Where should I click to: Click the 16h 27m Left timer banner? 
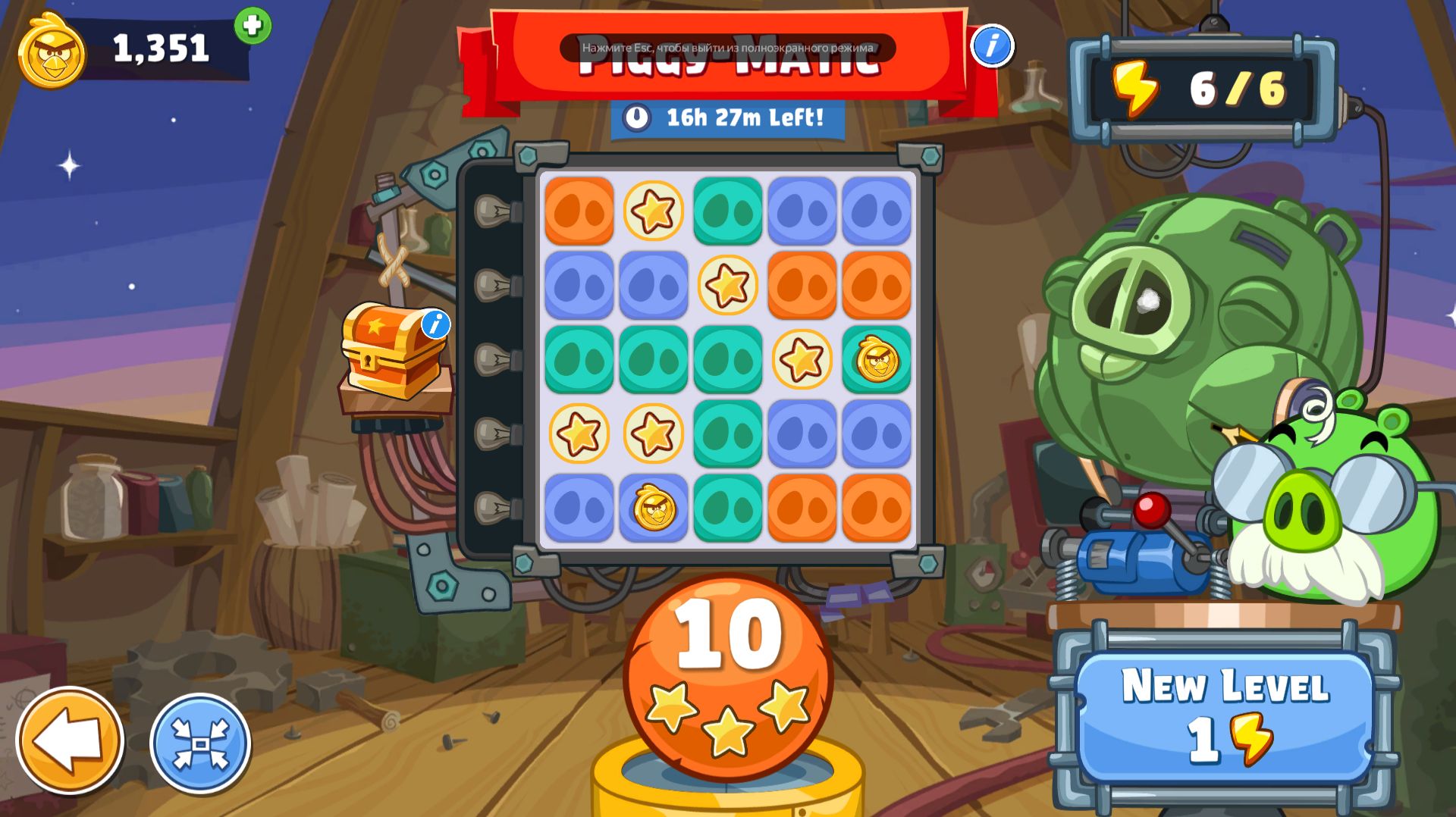click(x=728, y=117)
